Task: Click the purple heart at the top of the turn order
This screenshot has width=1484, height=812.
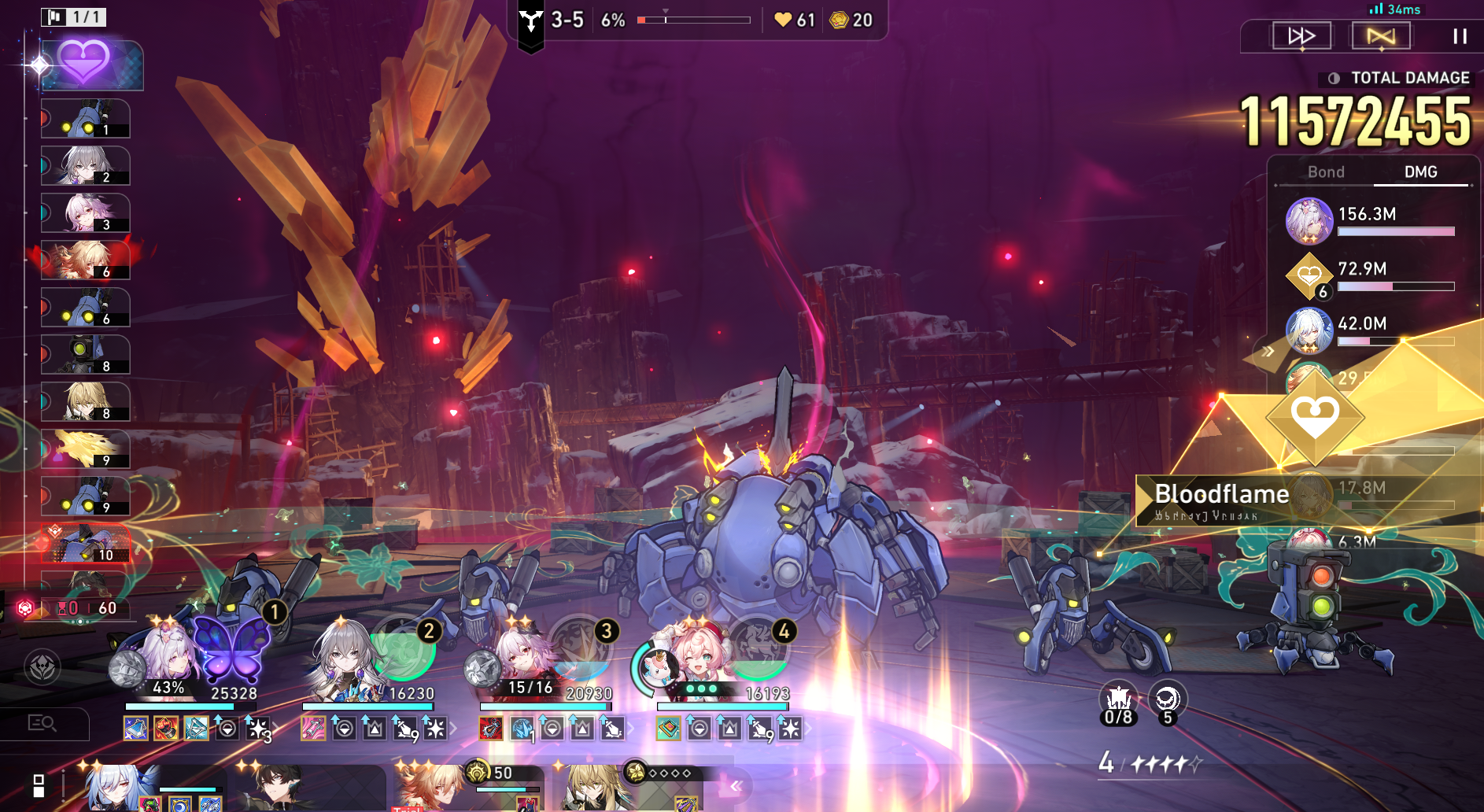Action: pyautogui.click(x=85, y=63)
